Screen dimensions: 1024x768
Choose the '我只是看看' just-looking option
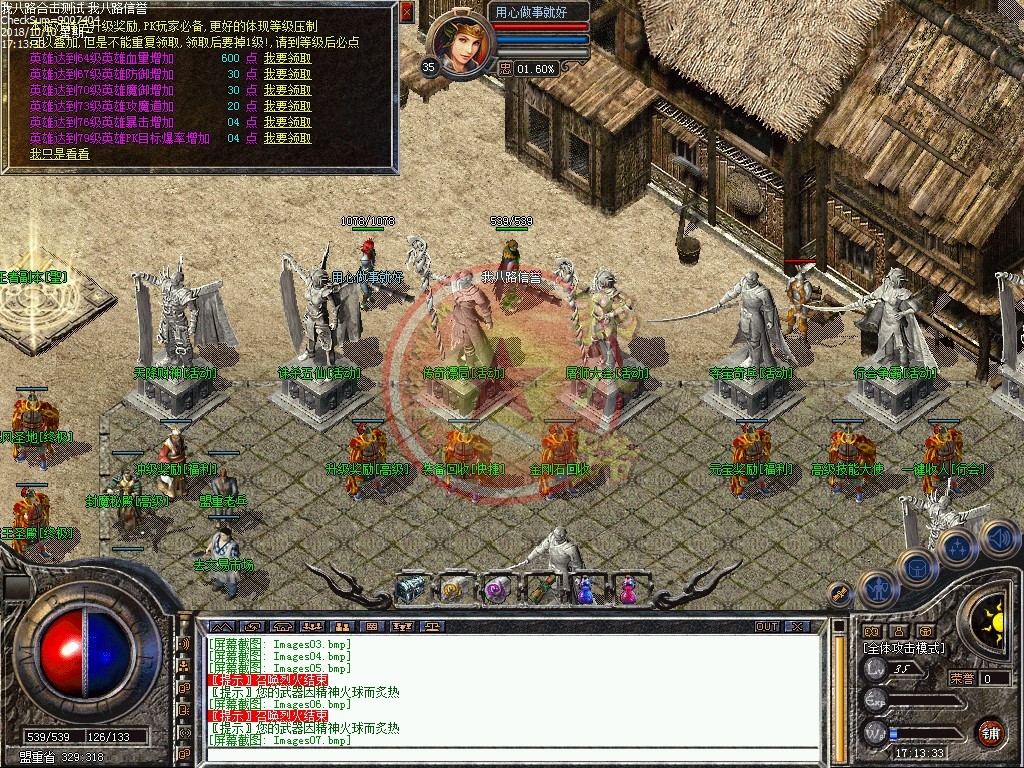[x=59, y=154]
